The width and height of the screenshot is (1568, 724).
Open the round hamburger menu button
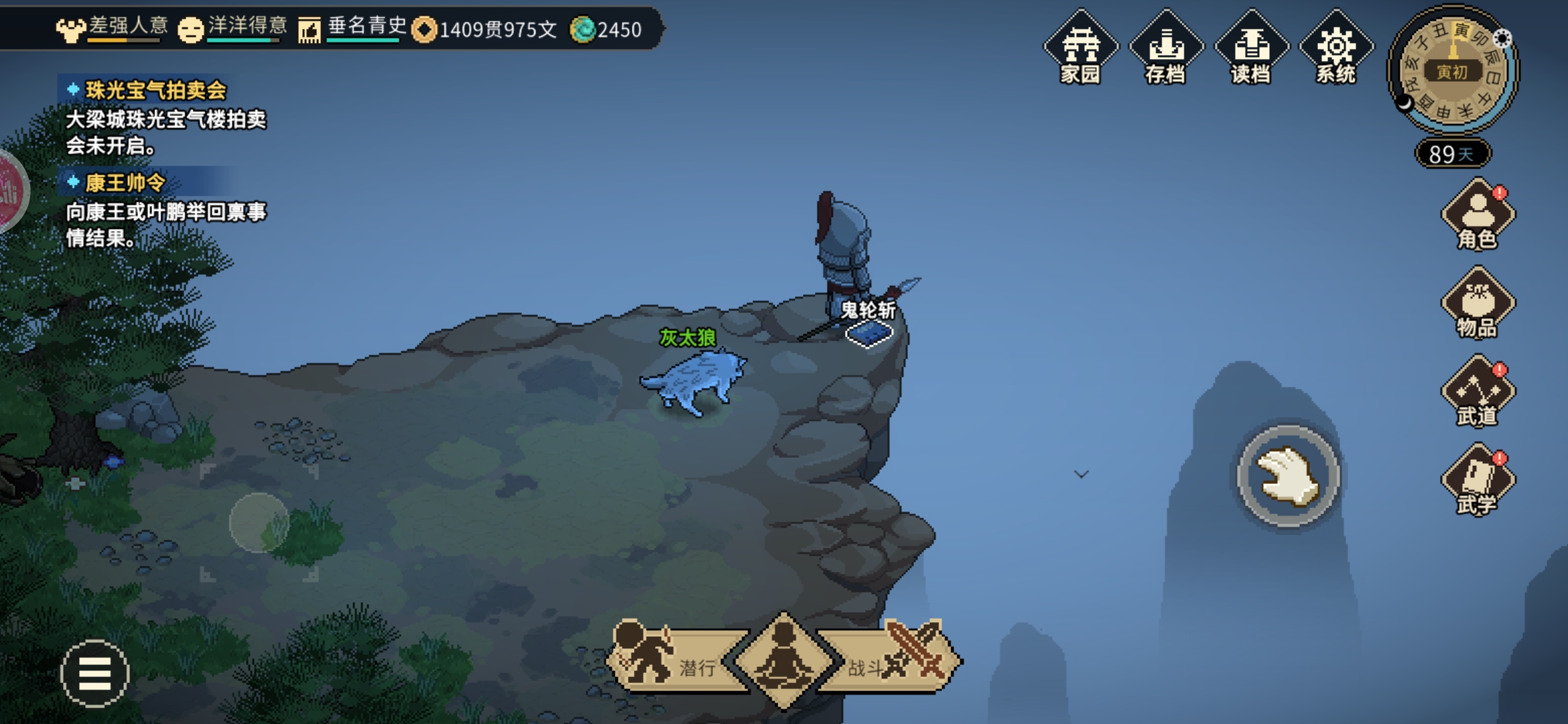(x=94, y=673)
